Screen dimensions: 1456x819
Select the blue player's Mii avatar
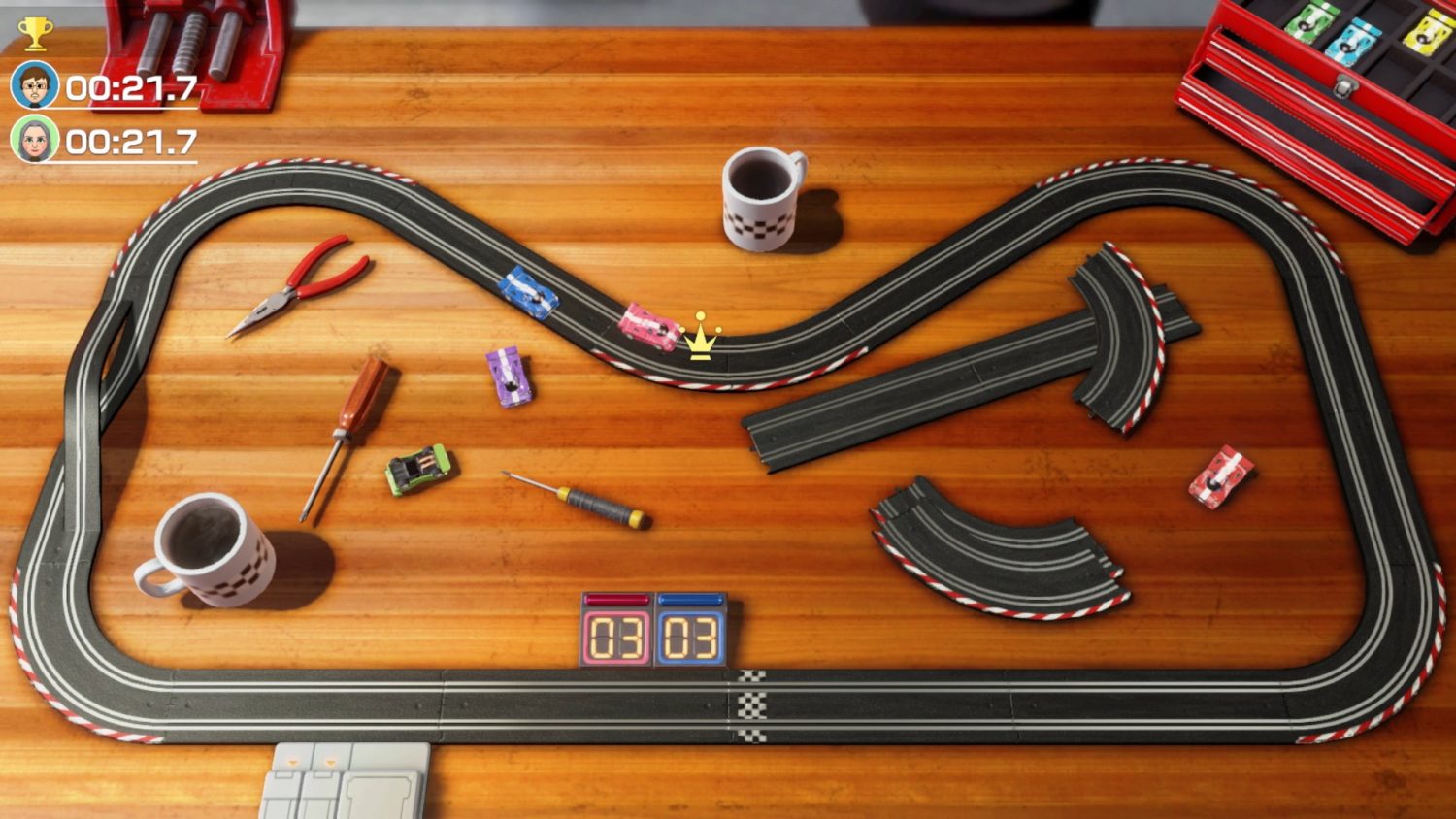click(32, 82)
